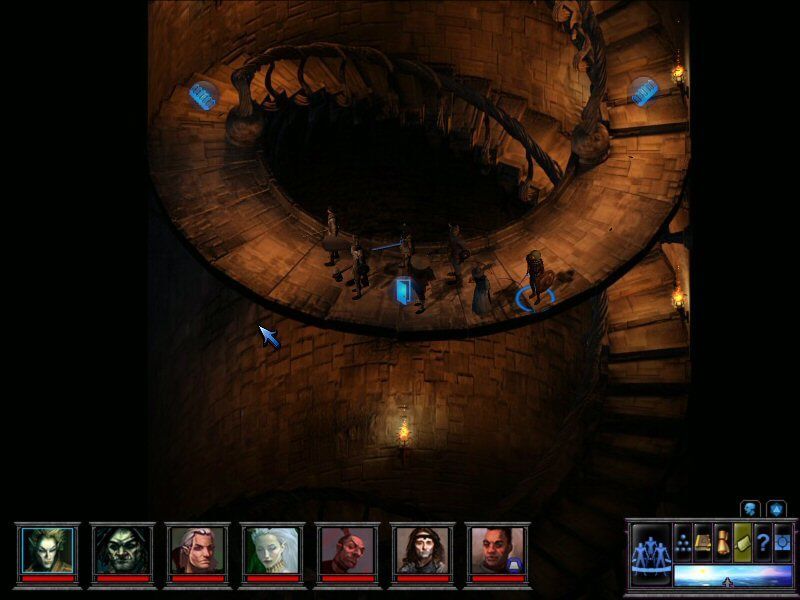Viewport: 800px width, 600px height.
Task: Select the pale white-haired woman portrait
Action: pyautogui.click(x=272, y=550)
